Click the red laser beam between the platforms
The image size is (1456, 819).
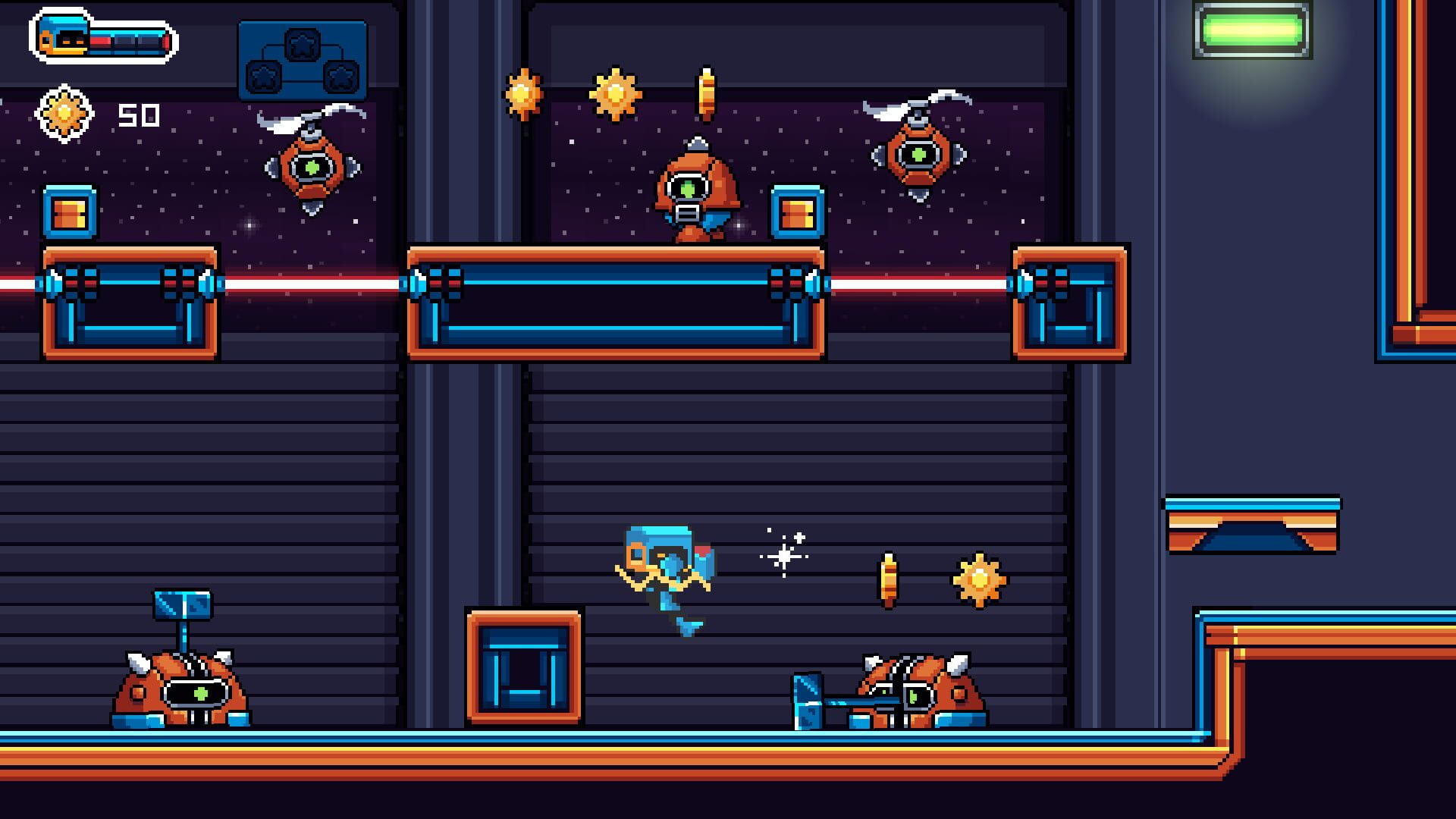pyautogui.click(x=910, y=284)
